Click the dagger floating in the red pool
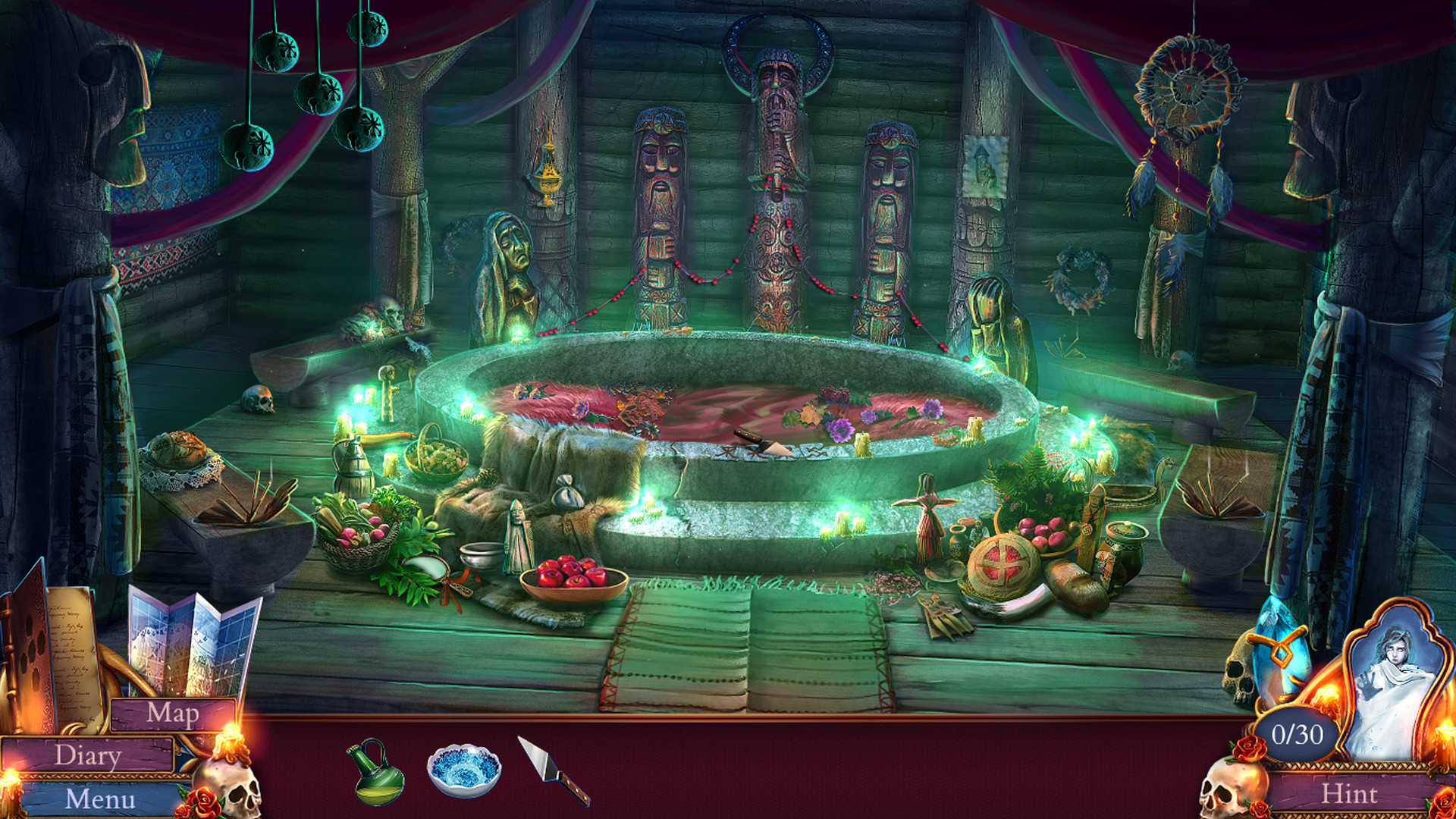The image size is (1456, 819). pyautogui.click(x=758, y=440)
